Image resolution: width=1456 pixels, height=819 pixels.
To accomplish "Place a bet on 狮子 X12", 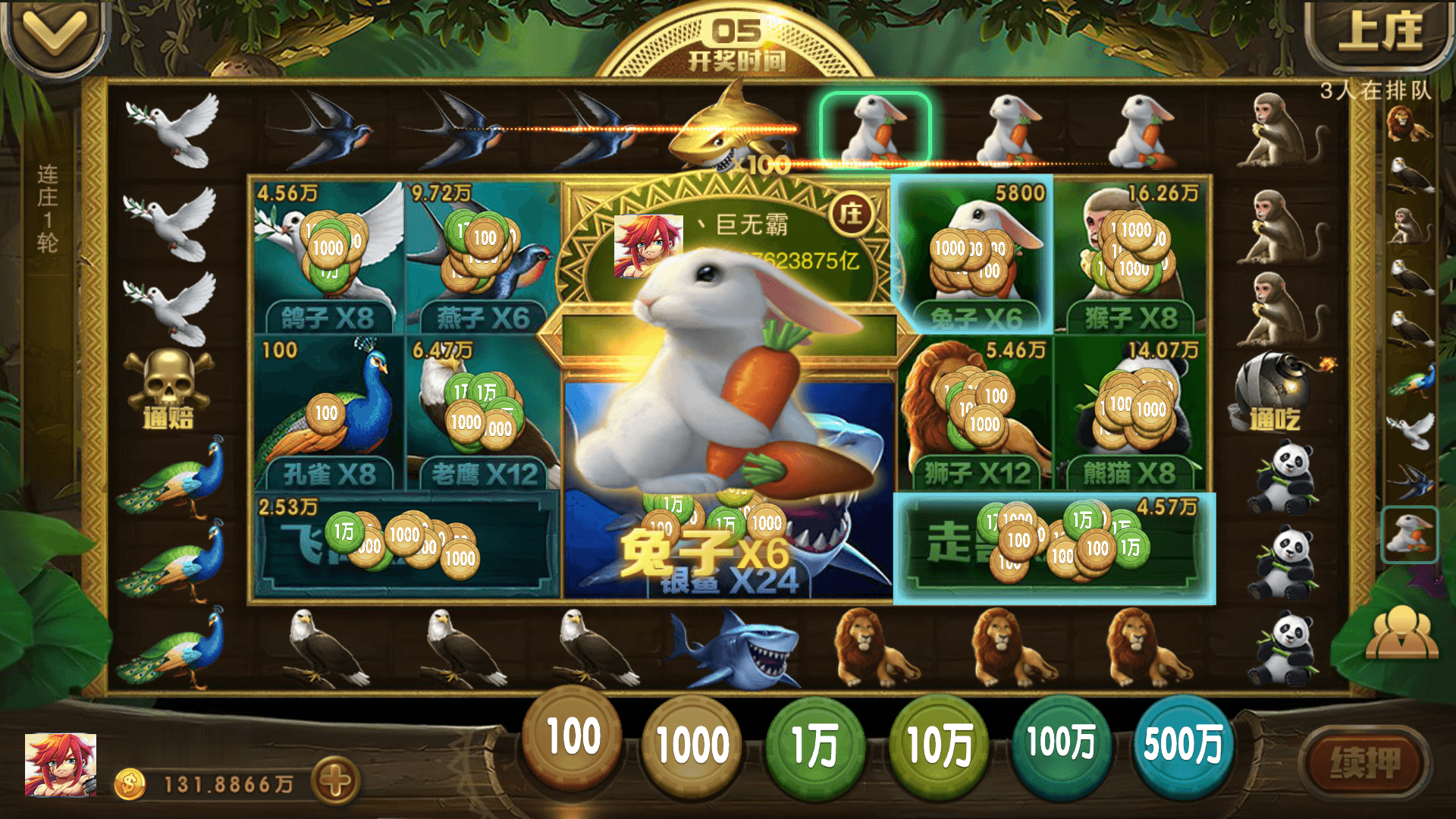I will click(x=976, y=413).
